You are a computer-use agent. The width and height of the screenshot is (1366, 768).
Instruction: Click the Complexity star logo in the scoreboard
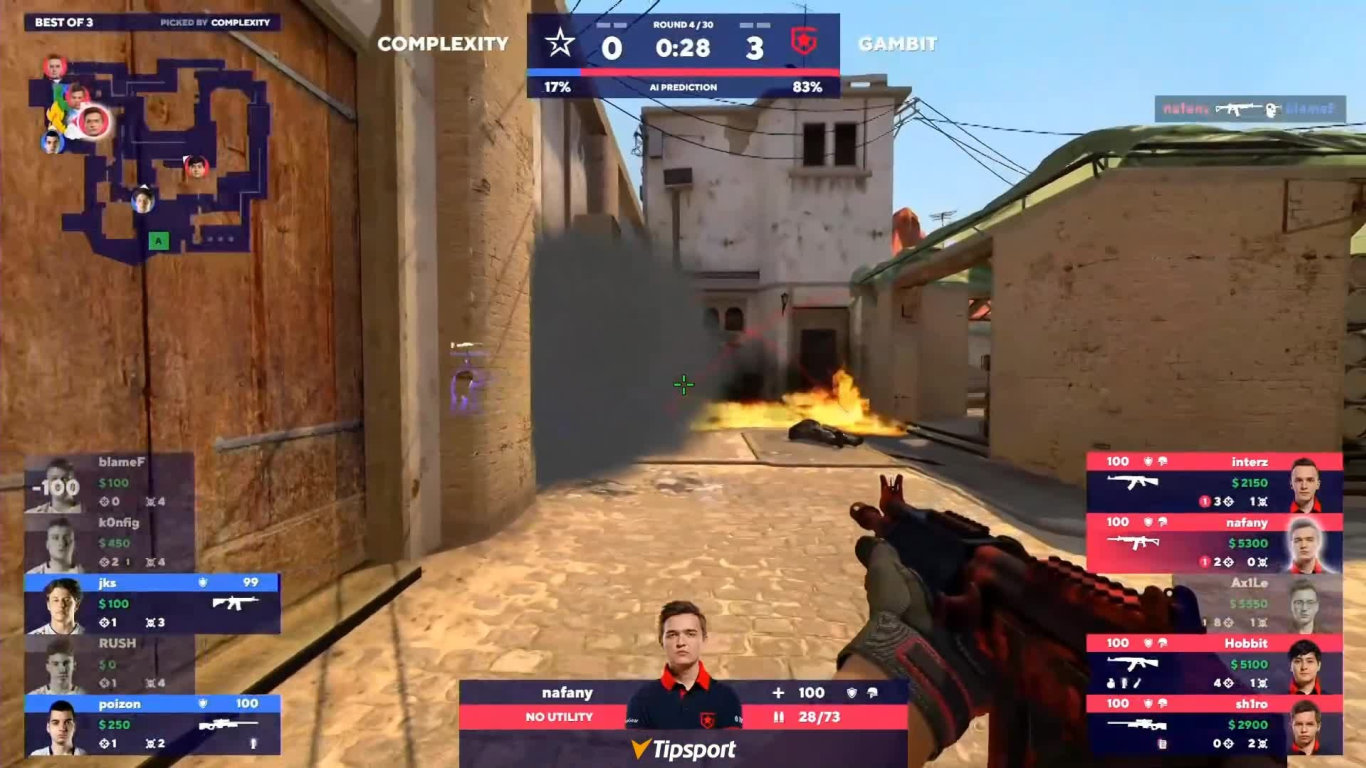tap(562, 40)
